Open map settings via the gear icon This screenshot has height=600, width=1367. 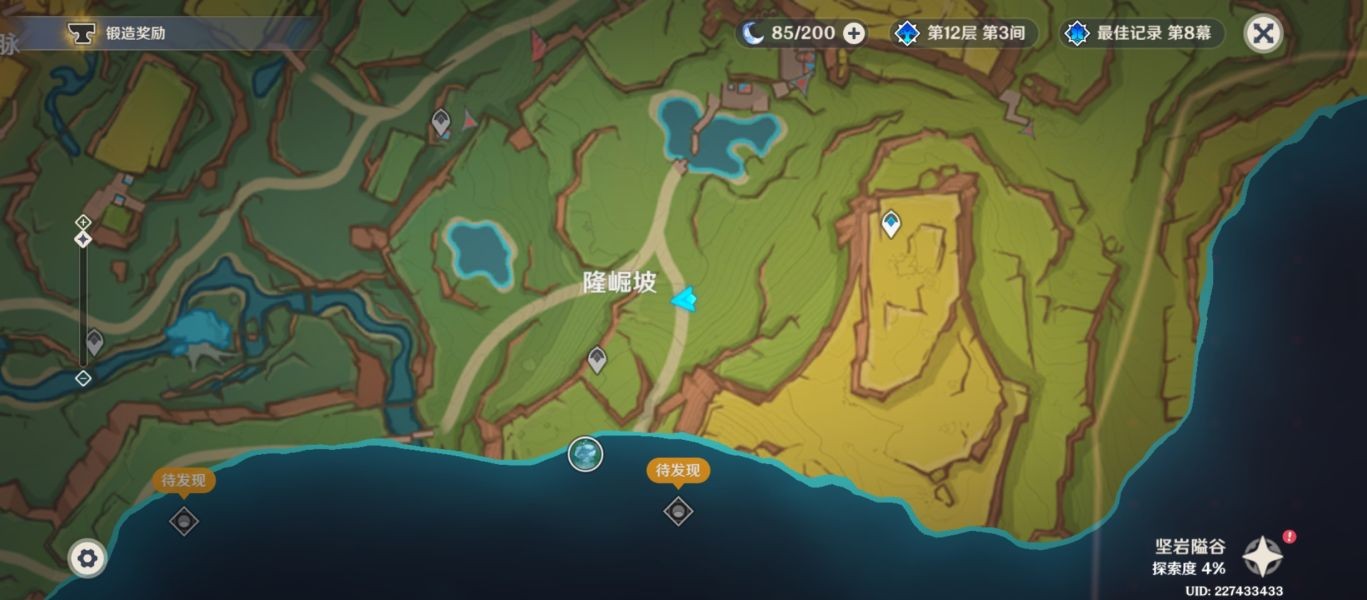point(87,558)
